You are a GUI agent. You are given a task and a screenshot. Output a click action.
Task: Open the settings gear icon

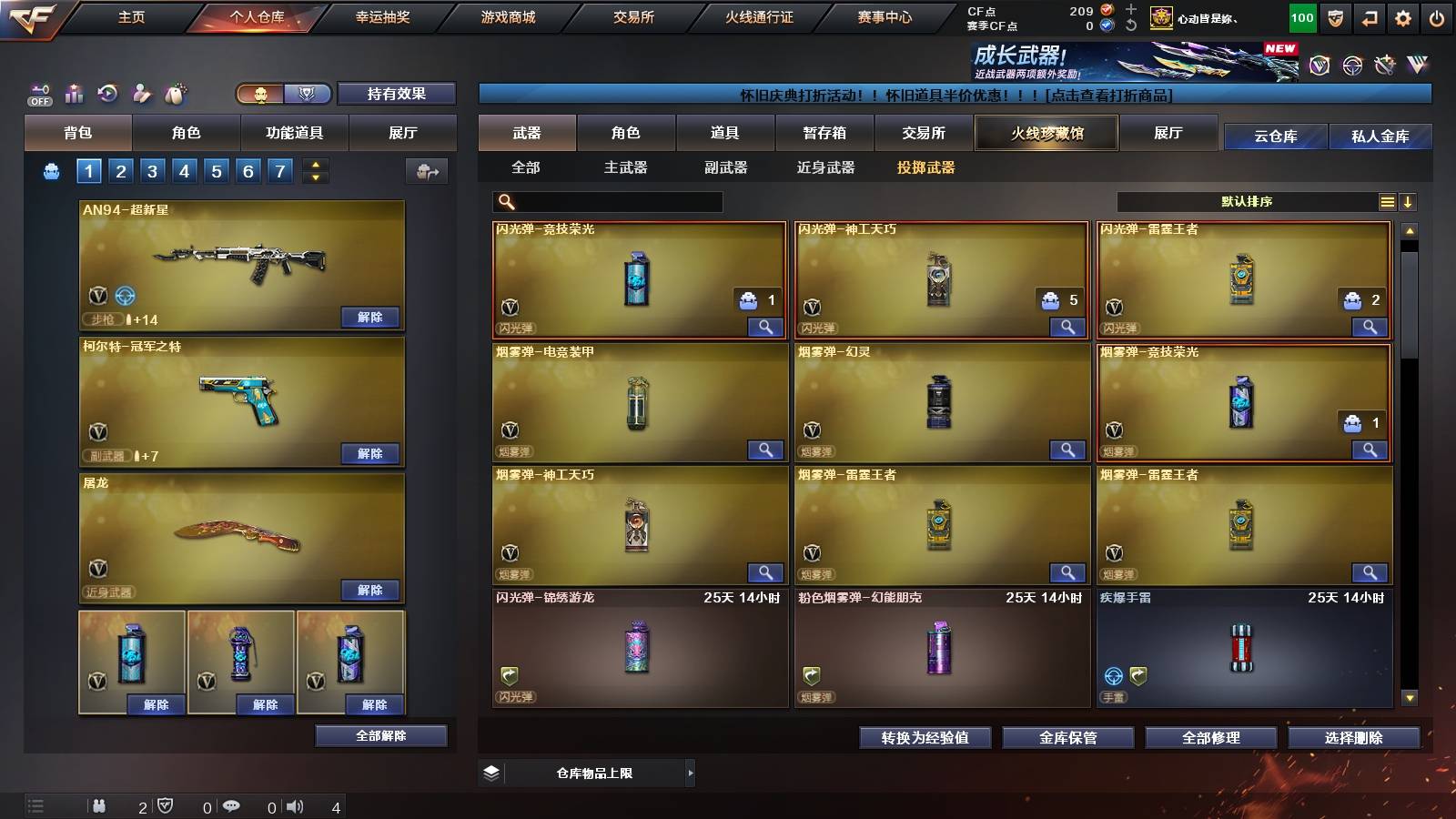pyautogui.click(x=1402, y=16)
